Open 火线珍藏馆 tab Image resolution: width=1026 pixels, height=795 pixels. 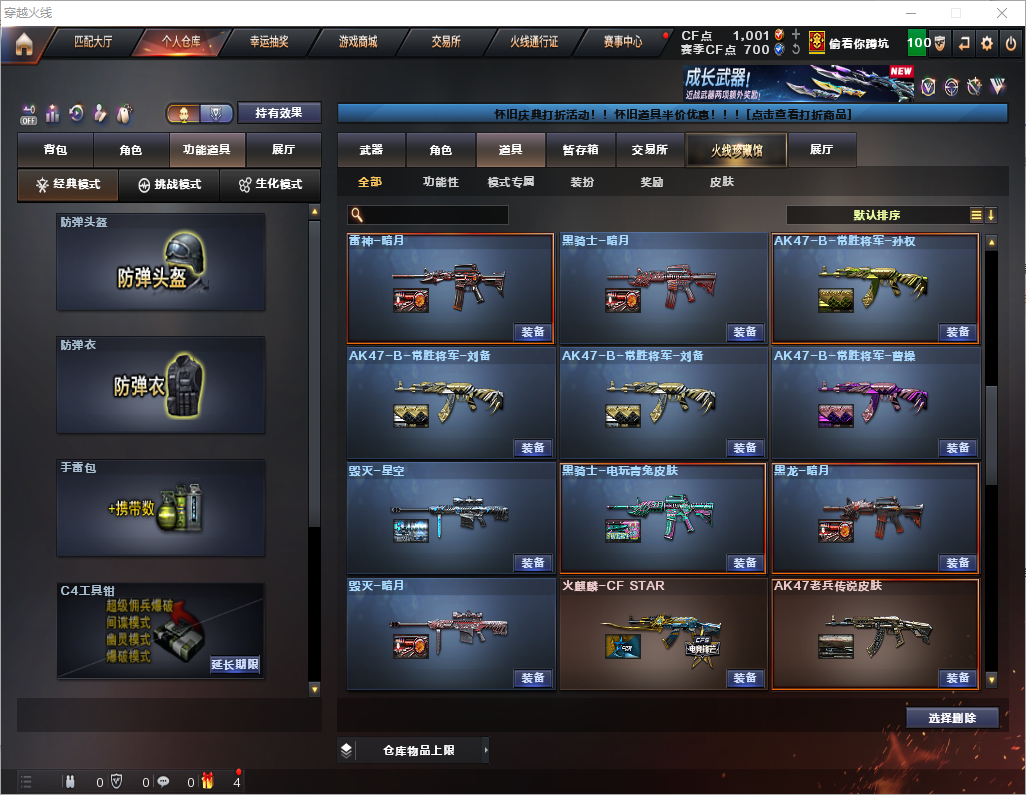click(736, 150)
